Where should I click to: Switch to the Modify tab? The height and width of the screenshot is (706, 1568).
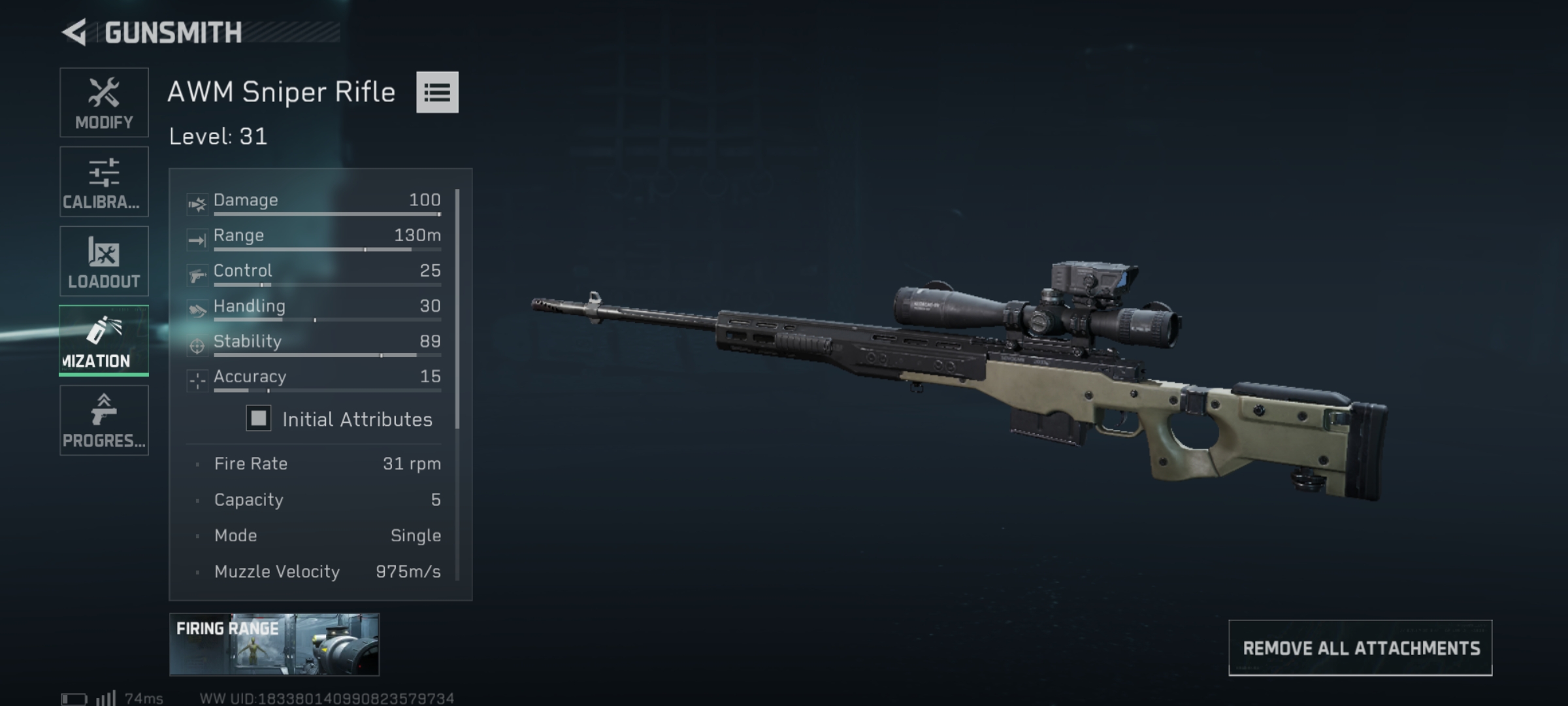[105, 102]
